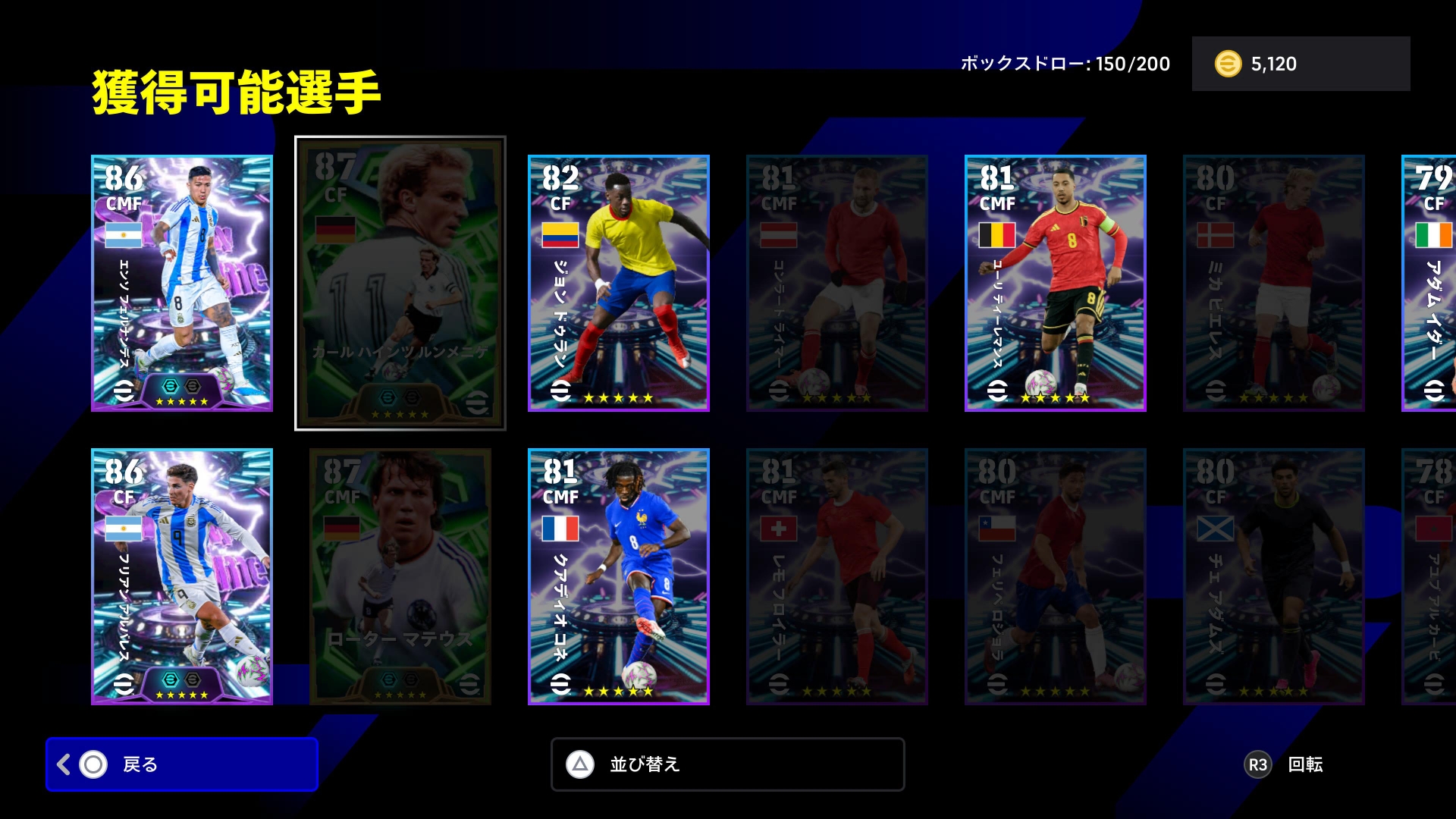Pick the 82 CF Colombia player card
The image size is (1456, 819).
coord(619,284)
